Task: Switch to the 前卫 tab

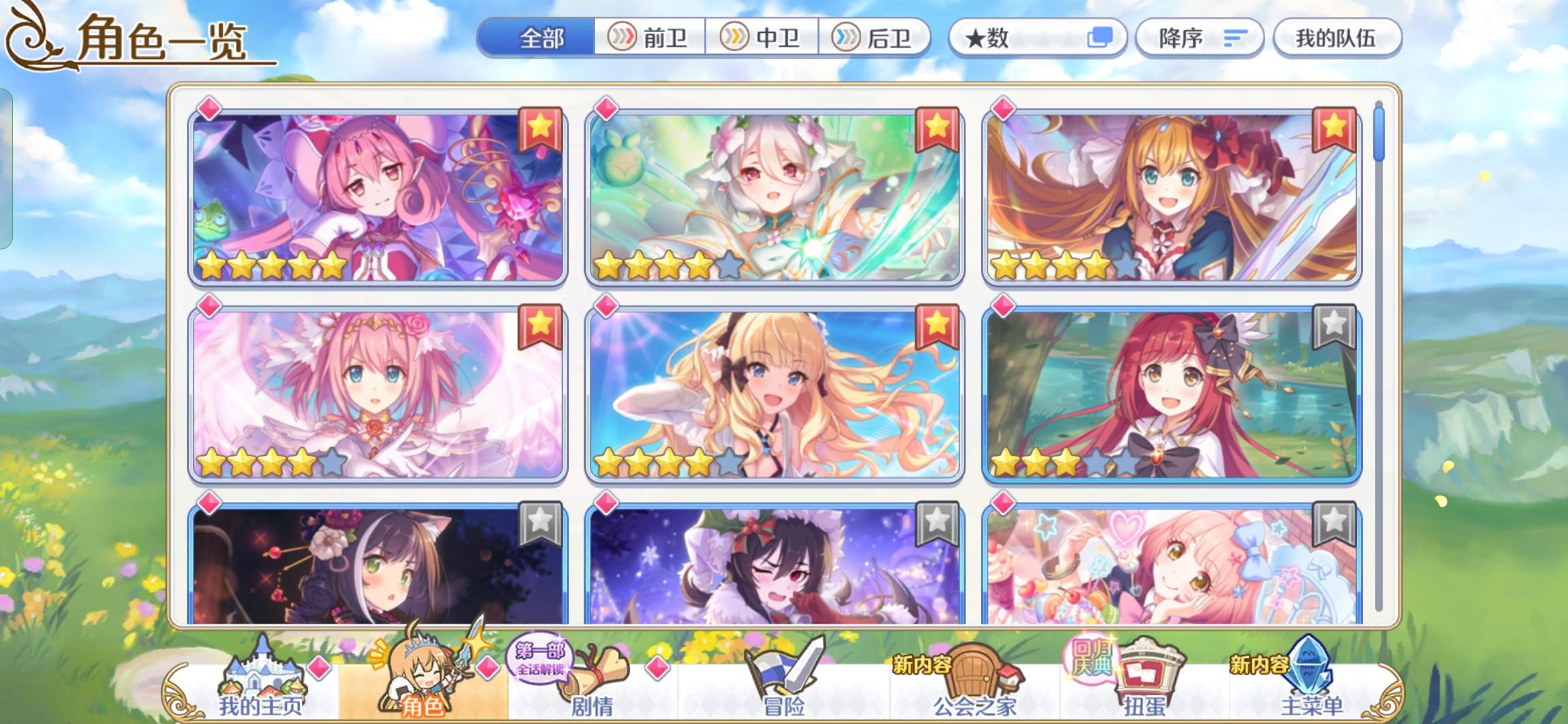Action: click(648, 38)
